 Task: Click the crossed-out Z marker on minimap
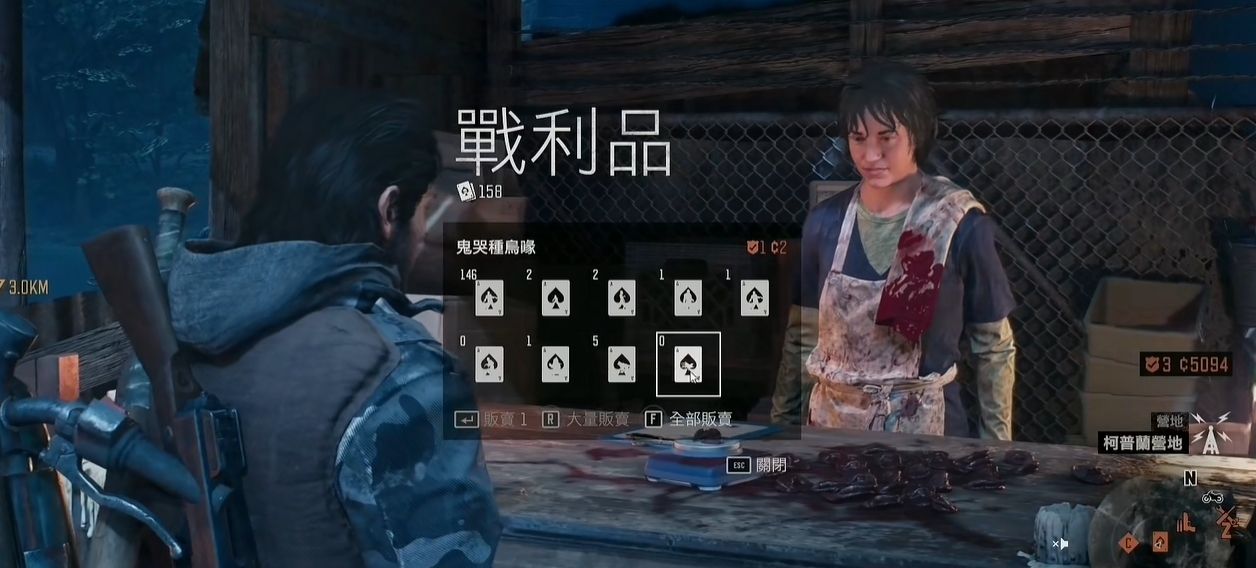pyautogui.click(x=1226, y=520)
